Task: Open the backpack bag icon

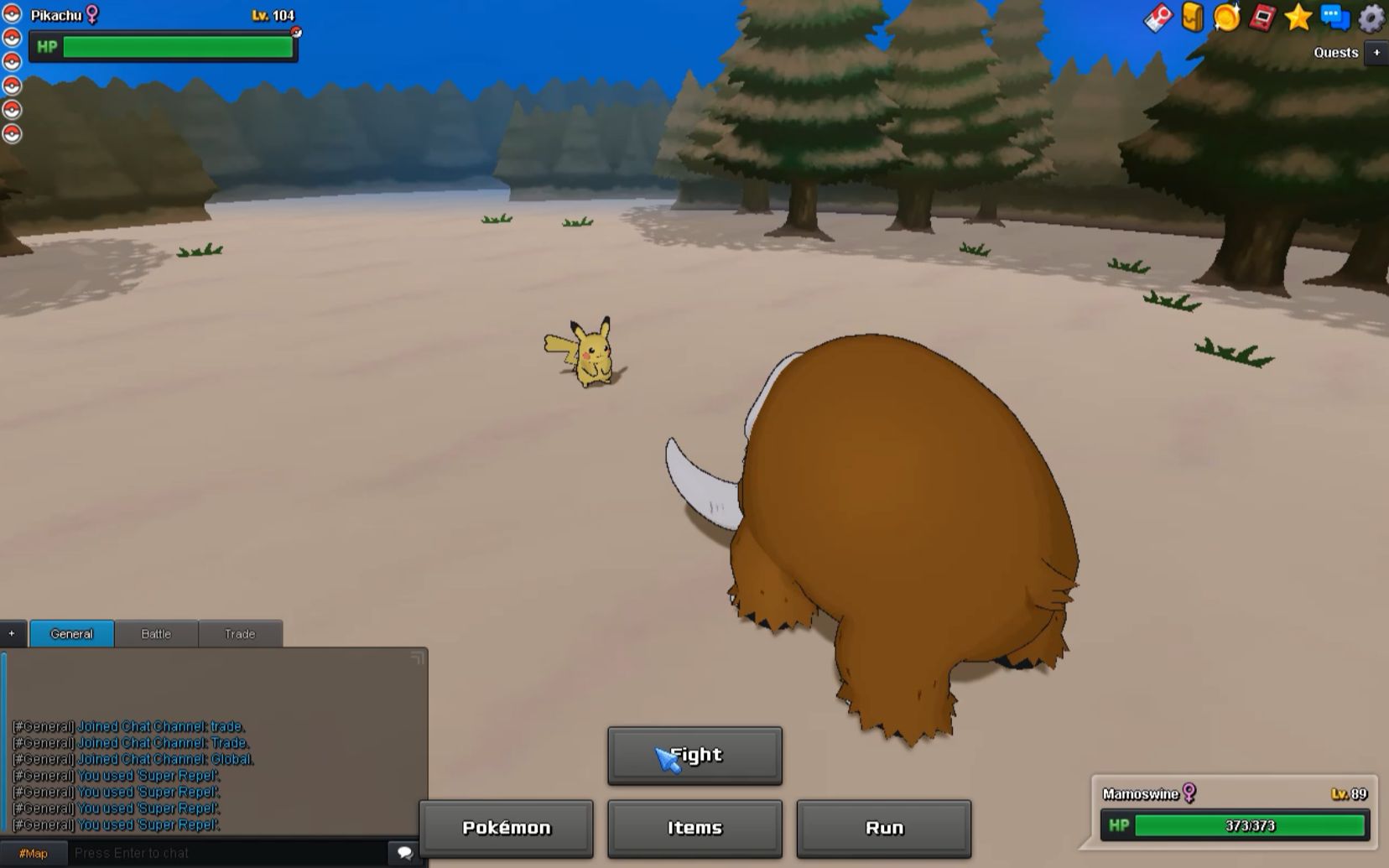Action: point(1191,14)
